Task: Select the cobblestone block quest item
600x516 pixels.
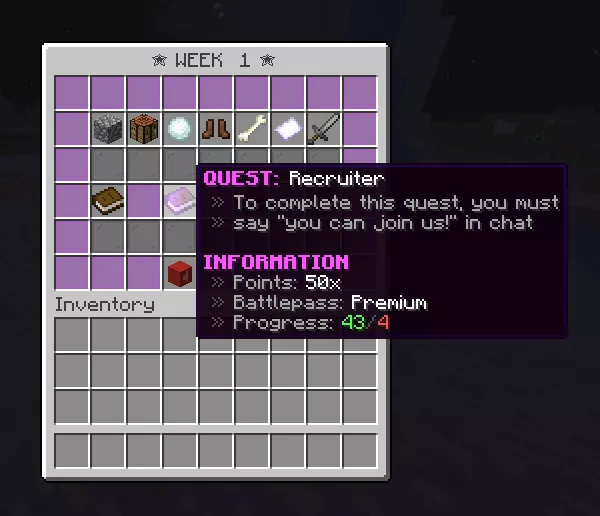Action: [108, 129]
